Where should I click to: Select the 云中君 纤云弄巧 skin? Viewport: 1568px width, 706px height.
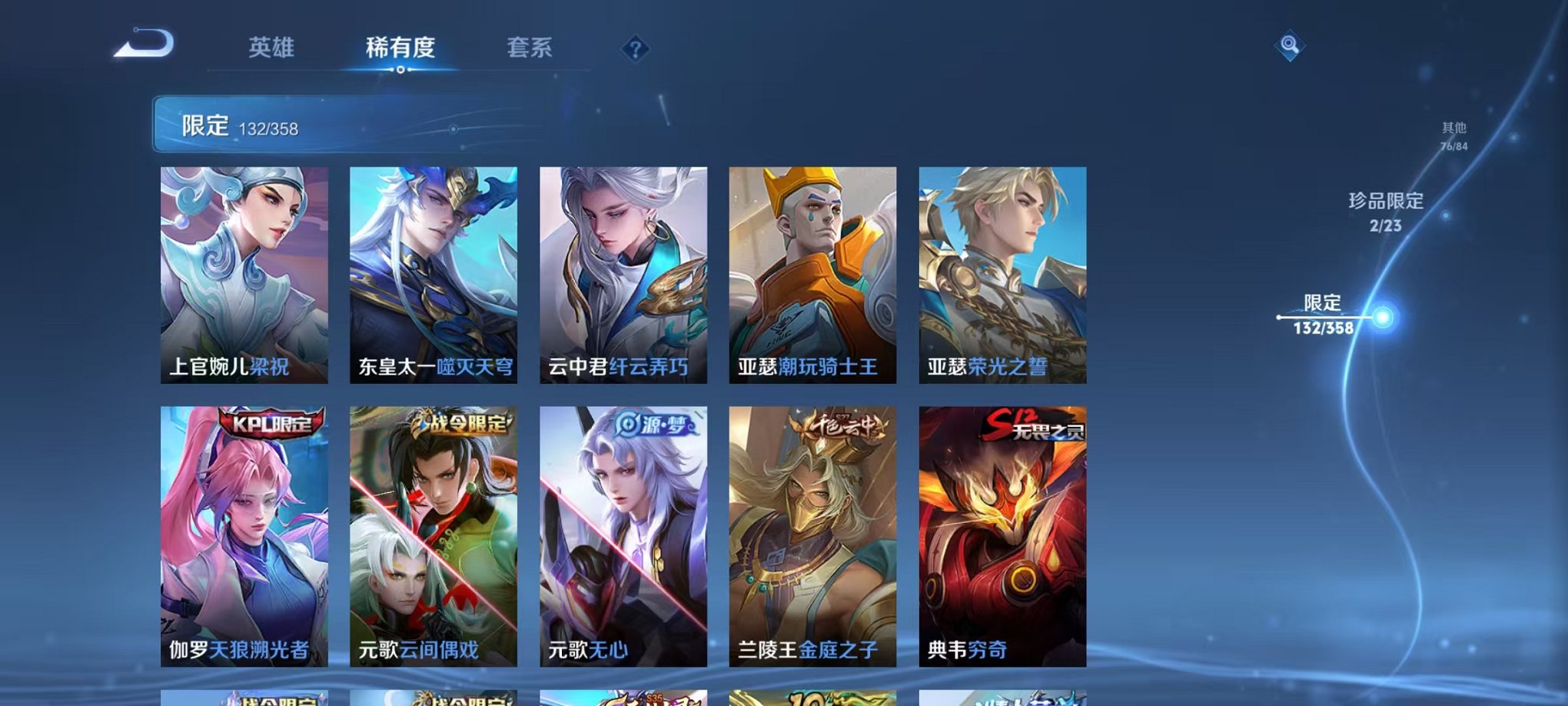coord(624,277)
